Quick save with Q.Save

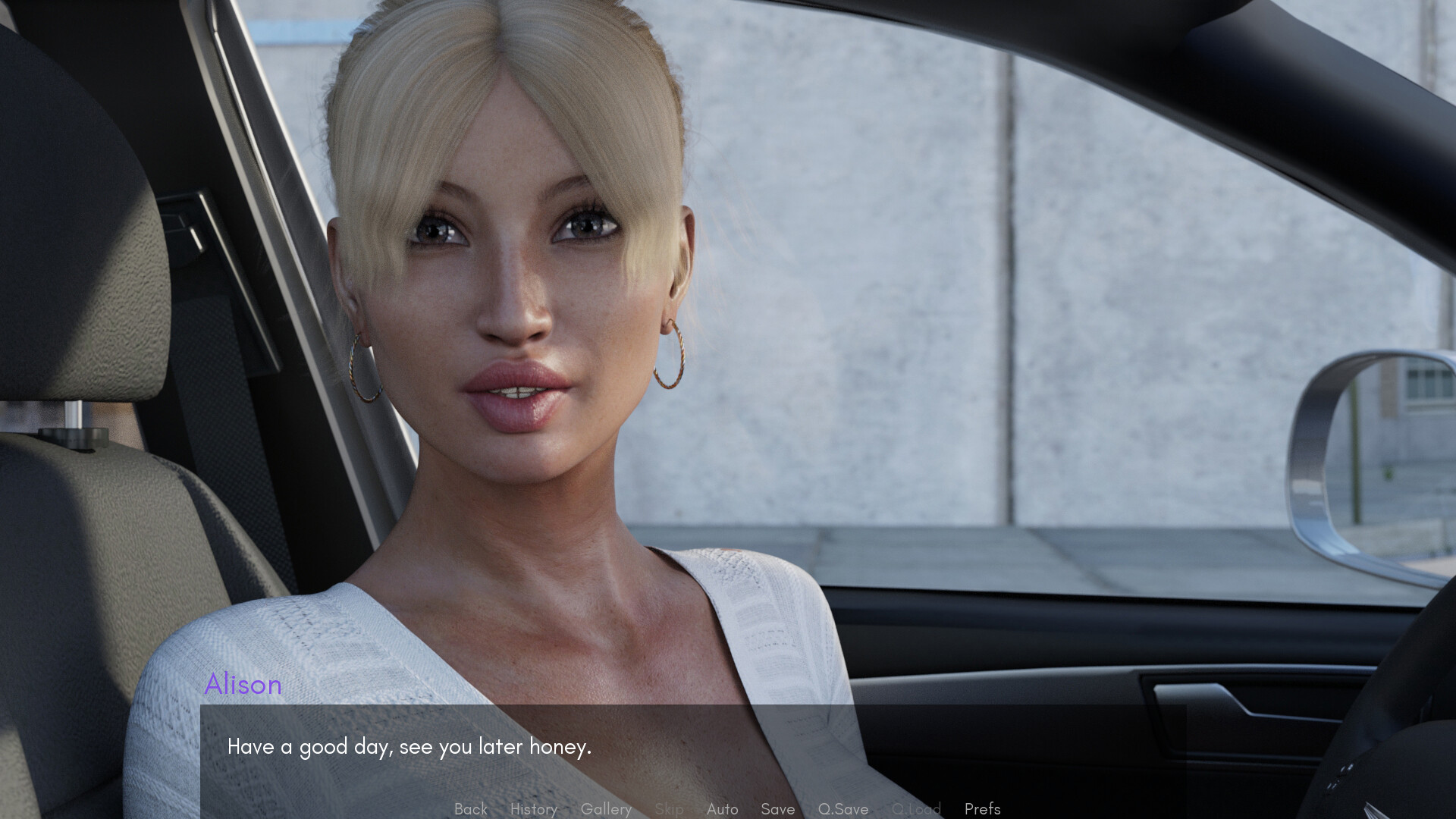843,809
